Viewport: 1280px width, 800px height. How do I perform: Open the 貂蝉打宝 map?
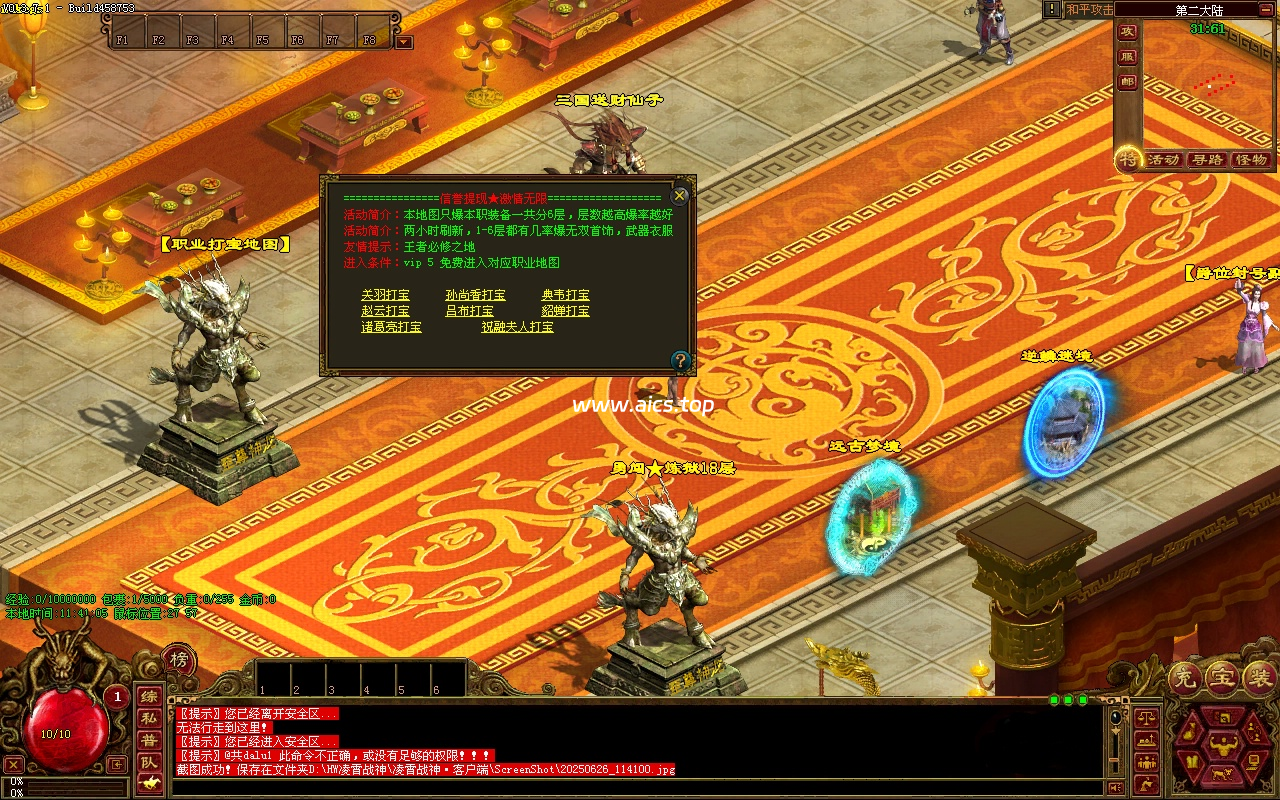click(x=565, y=311)
